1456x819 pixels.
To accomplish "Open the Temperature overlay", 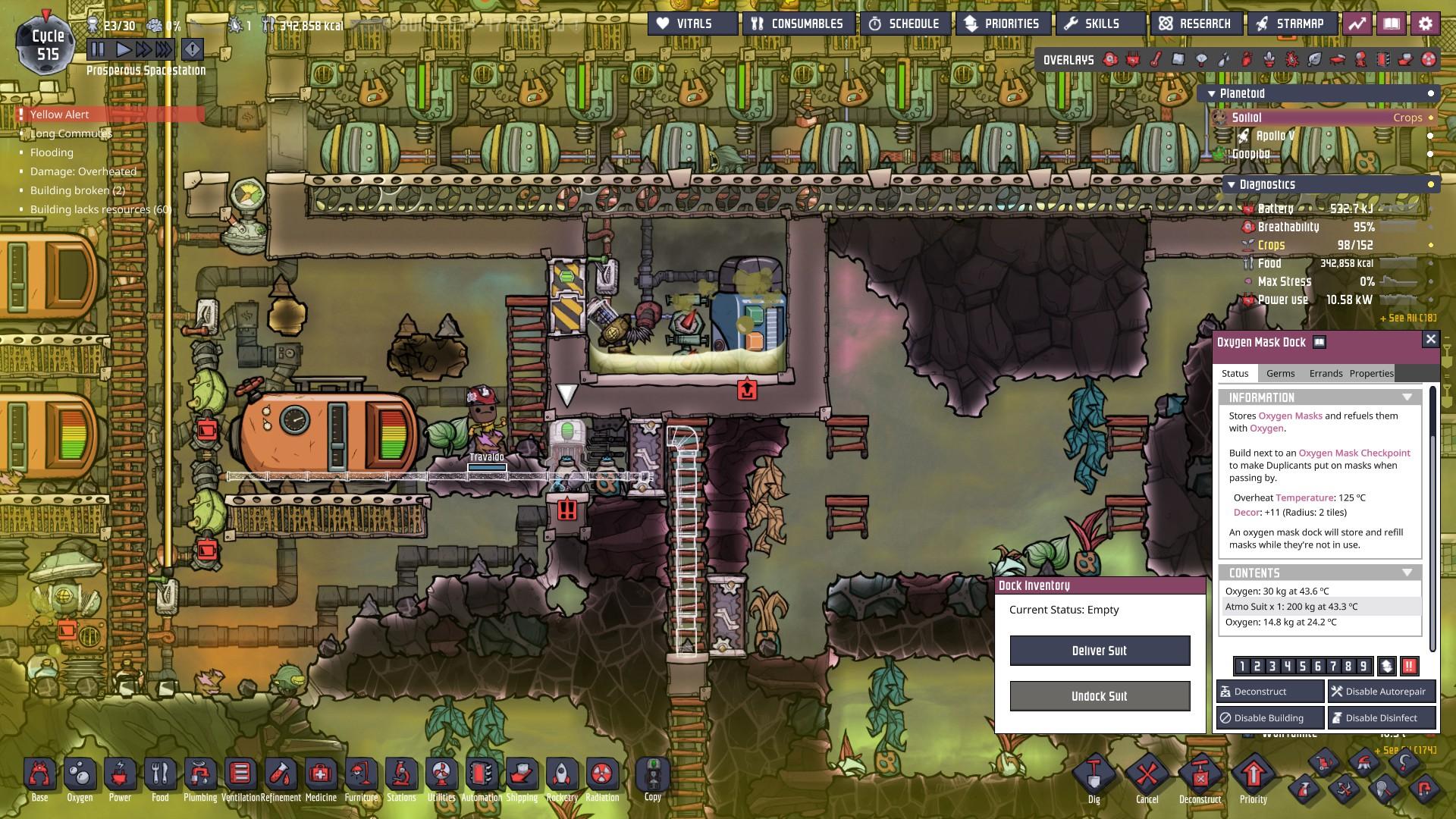I will click(1155, 58).
